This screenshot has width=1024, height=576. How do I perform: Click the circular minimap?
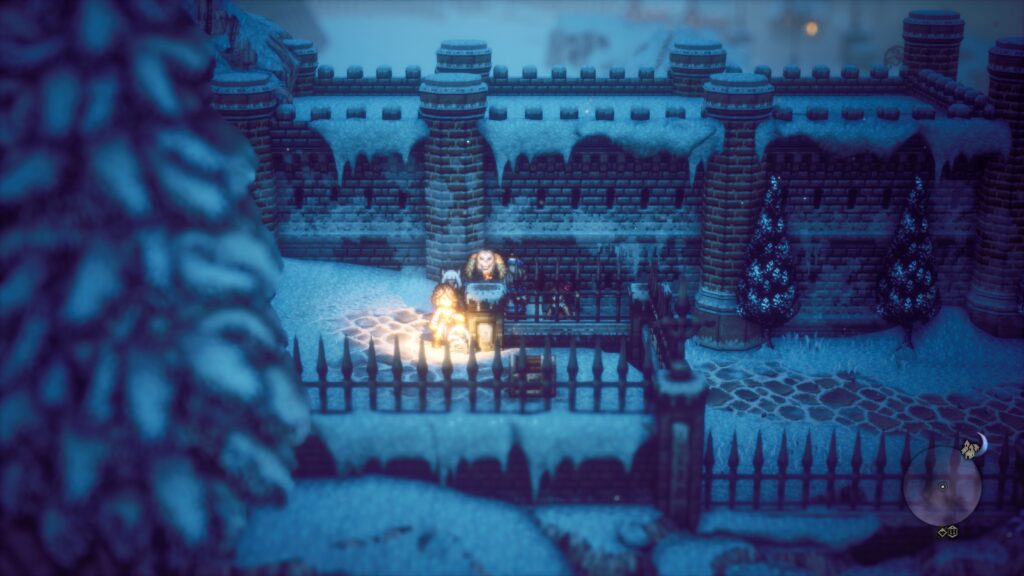pos(941,487)
